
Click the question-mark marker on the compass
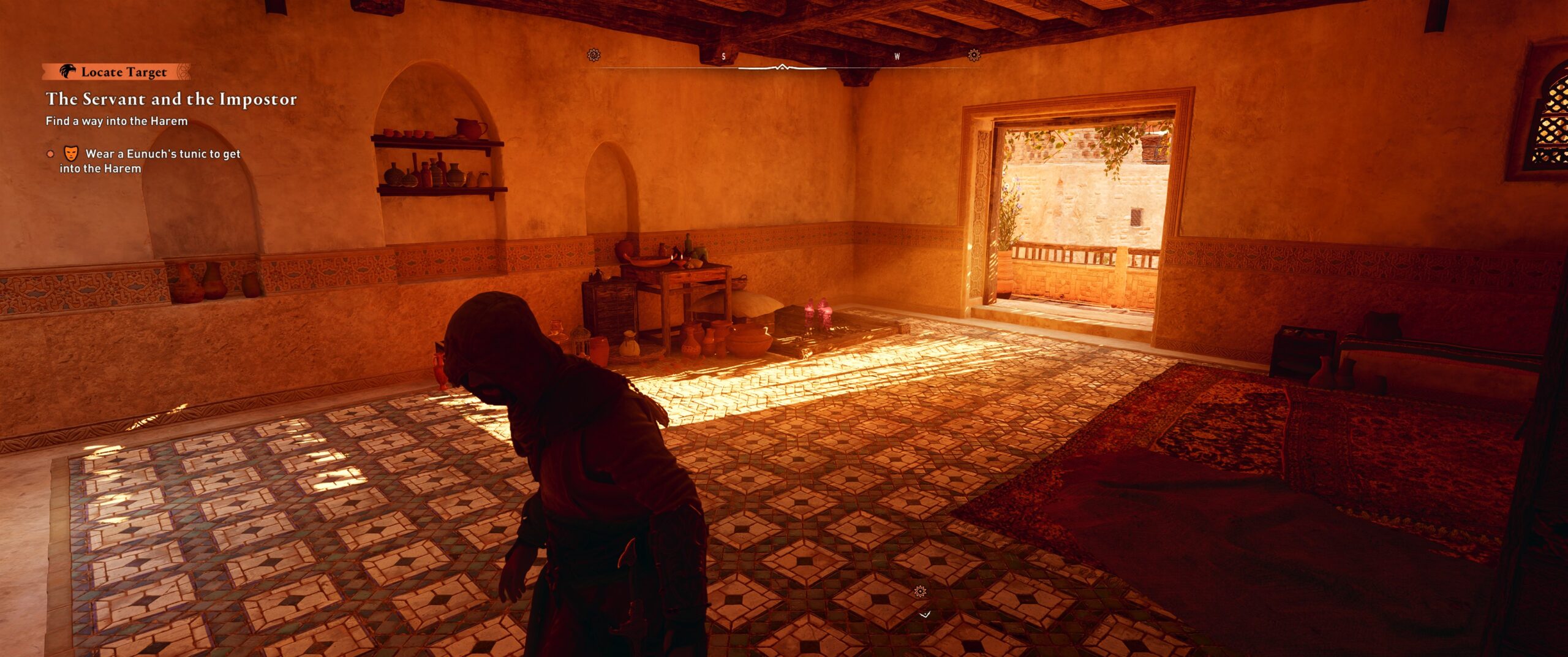point(593,55)
